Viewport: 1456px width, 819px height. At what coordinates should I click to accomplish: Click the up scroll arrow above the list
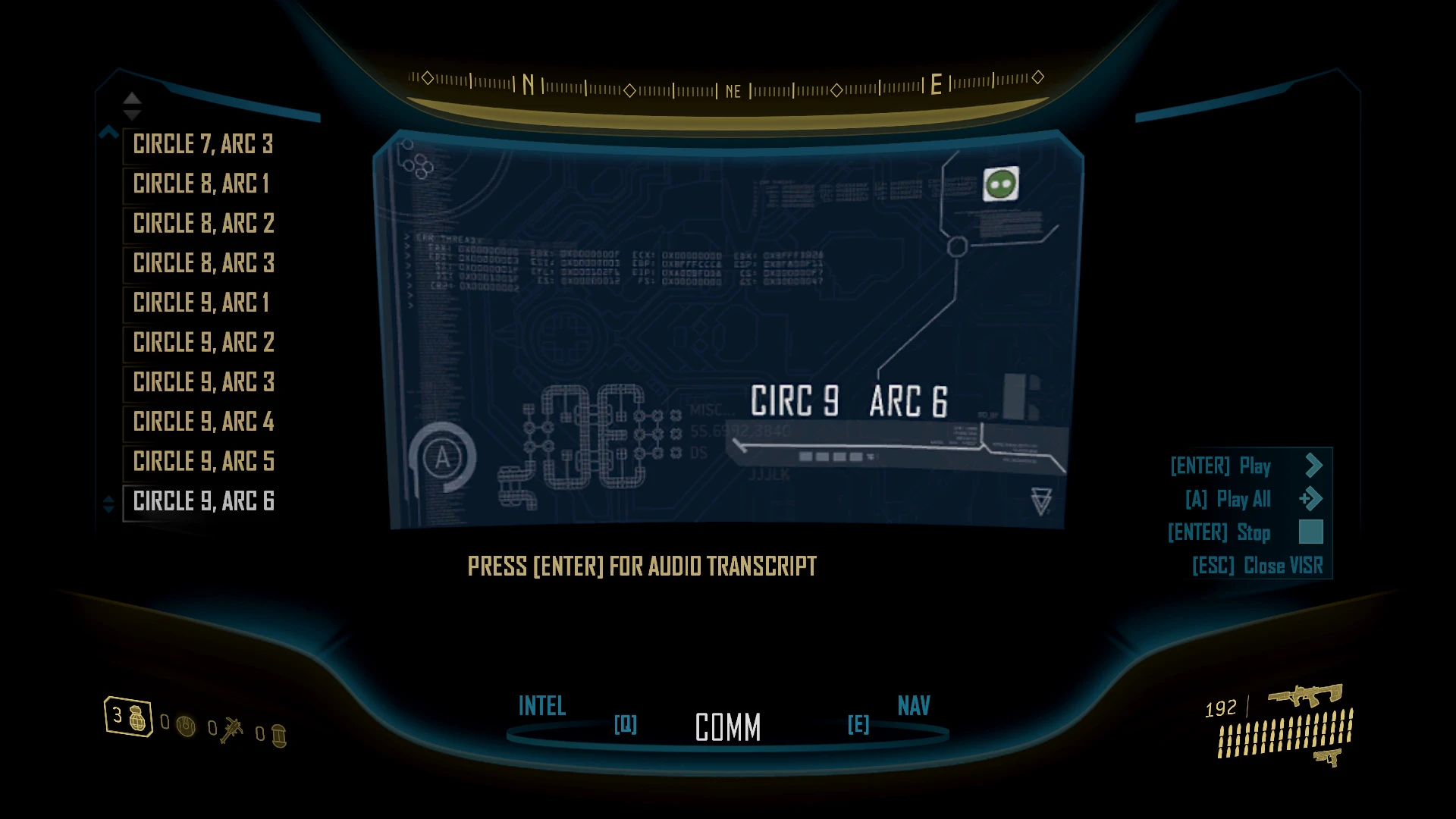coord(131,99)
